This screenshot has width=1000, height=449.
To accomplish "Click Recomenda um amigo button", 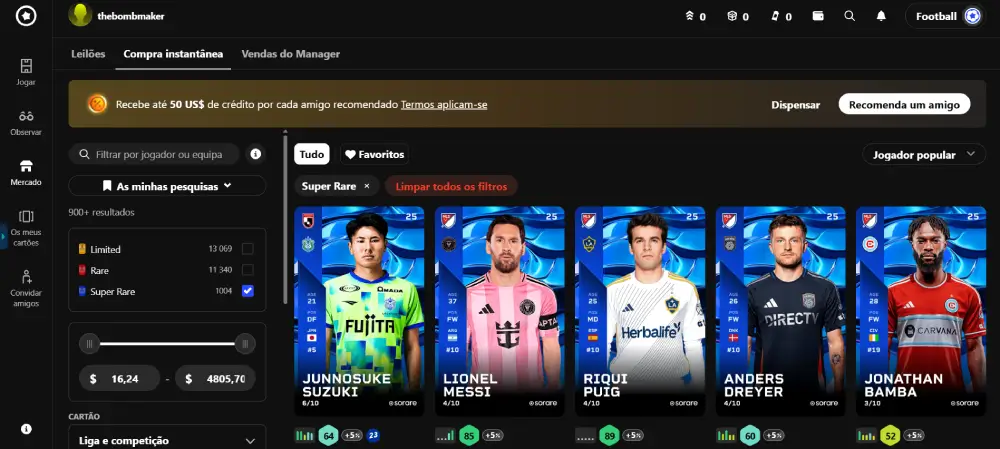I will coord(904,104).
